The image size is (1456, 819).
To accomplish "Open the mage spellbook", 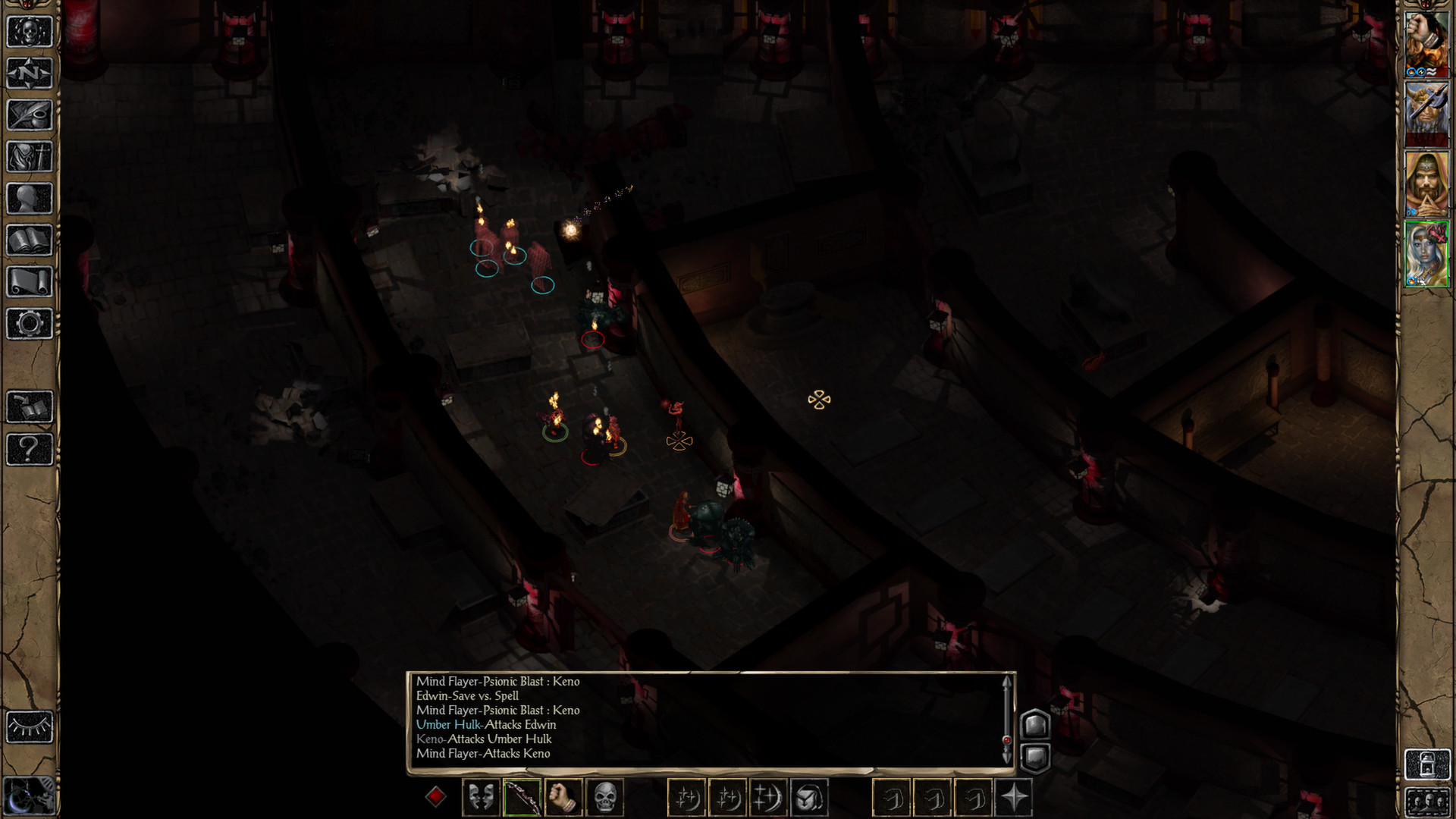I will pyautogui.click(x=30, y=240).
